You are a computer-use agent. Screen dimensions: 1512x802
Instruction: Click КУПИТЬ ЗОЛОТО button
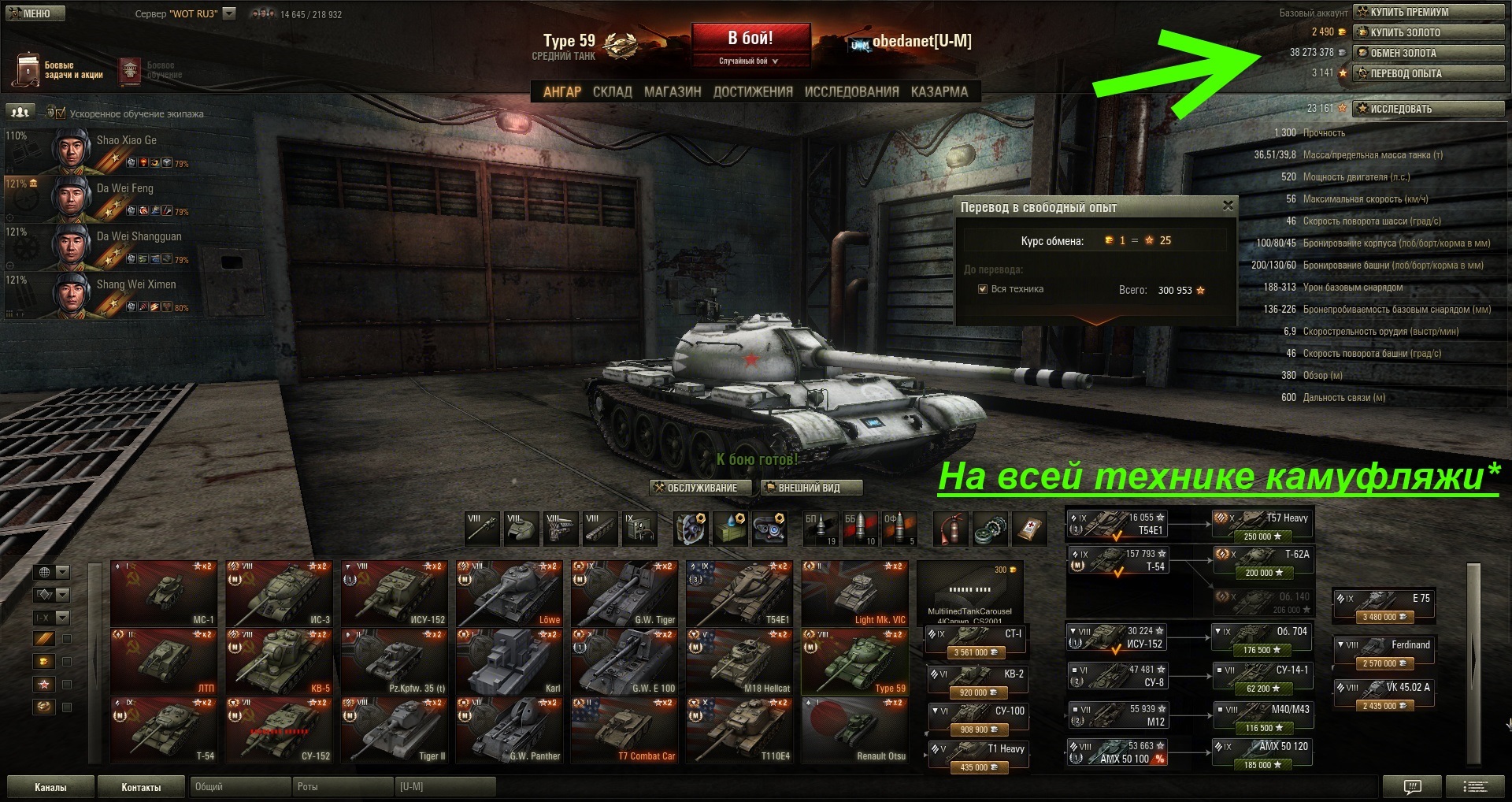point(1428,32)
